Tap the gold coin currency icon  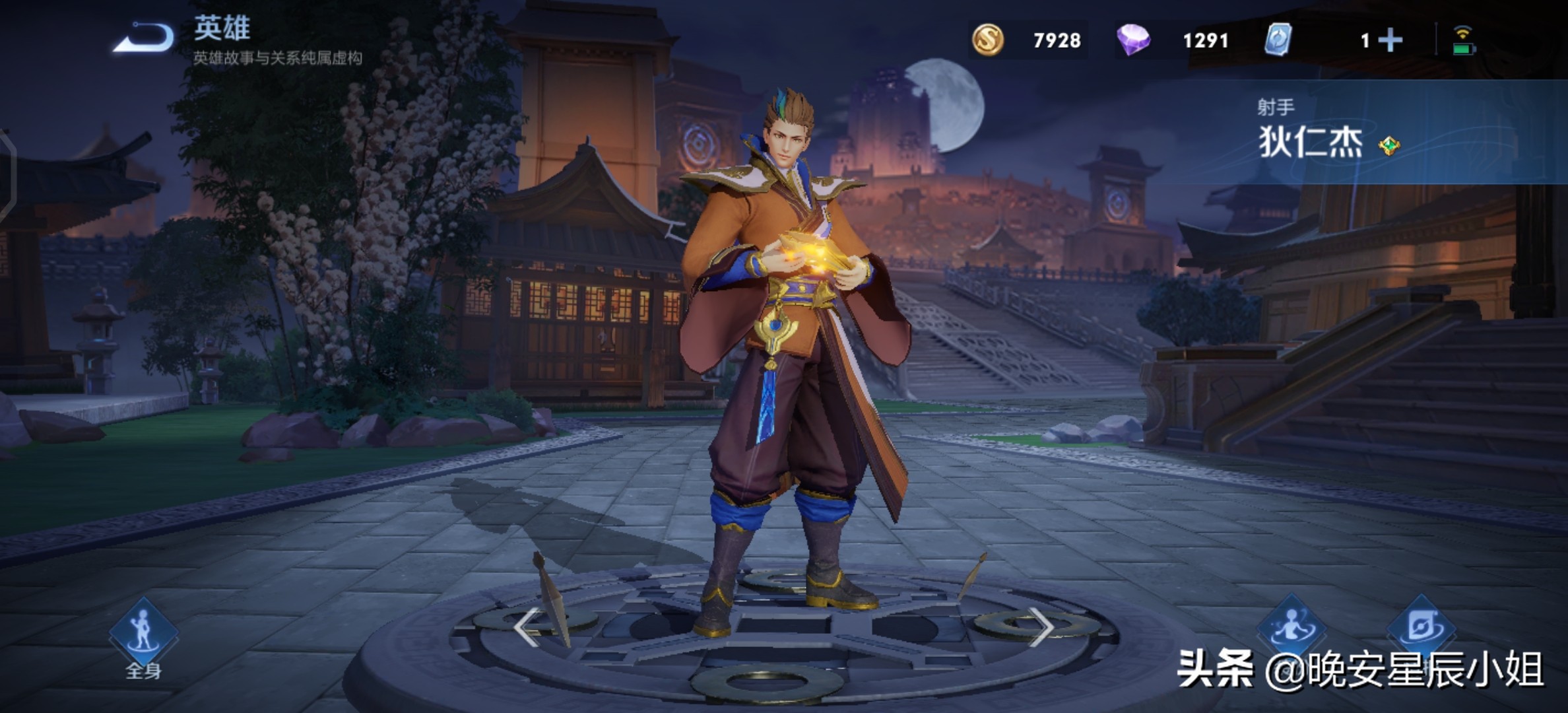click(x=988, y=40)
